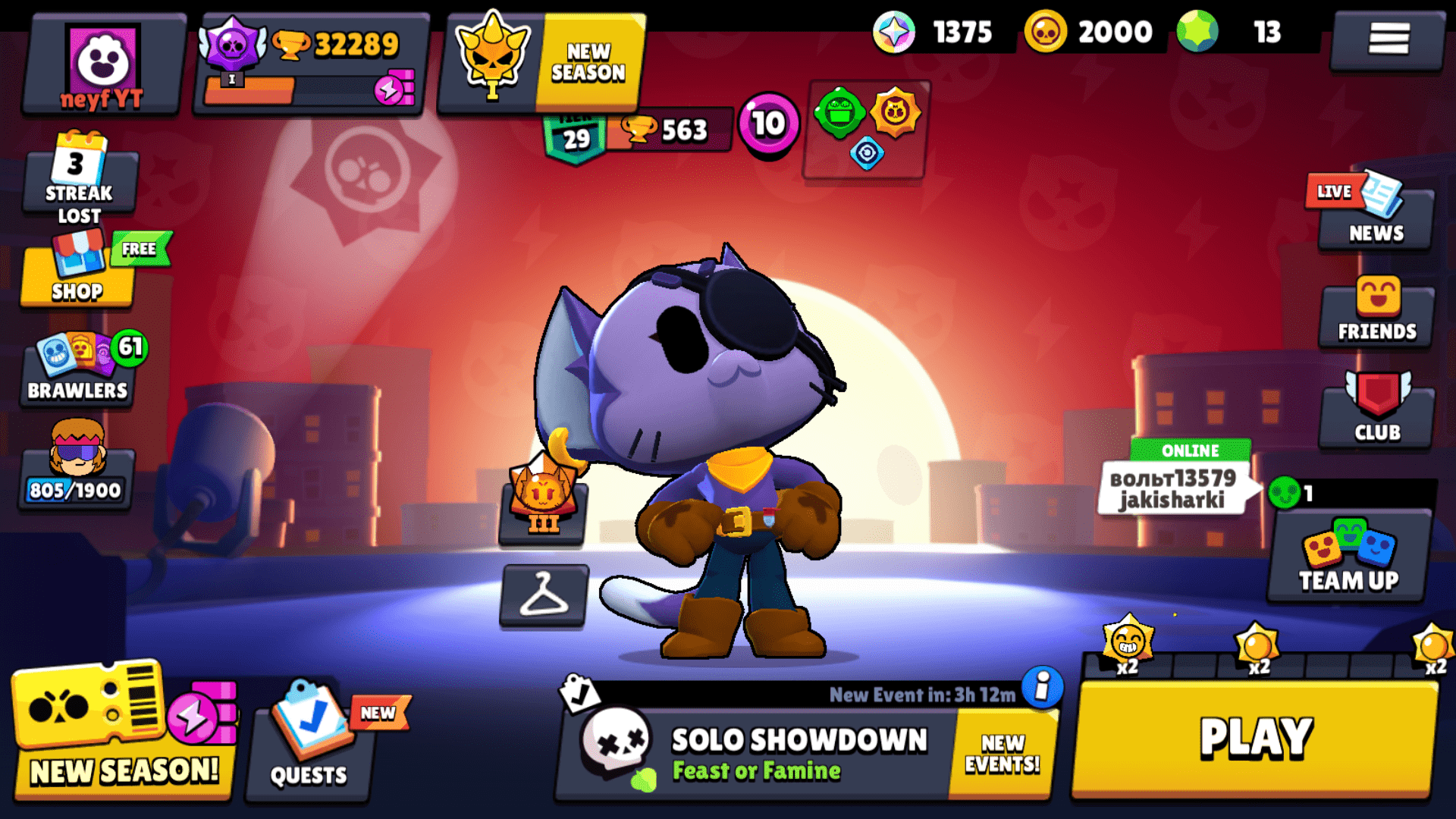This screenshot has width=1456, height=819.
Task: Click the TEAM UP button
Action: [x=1348, y=559]
